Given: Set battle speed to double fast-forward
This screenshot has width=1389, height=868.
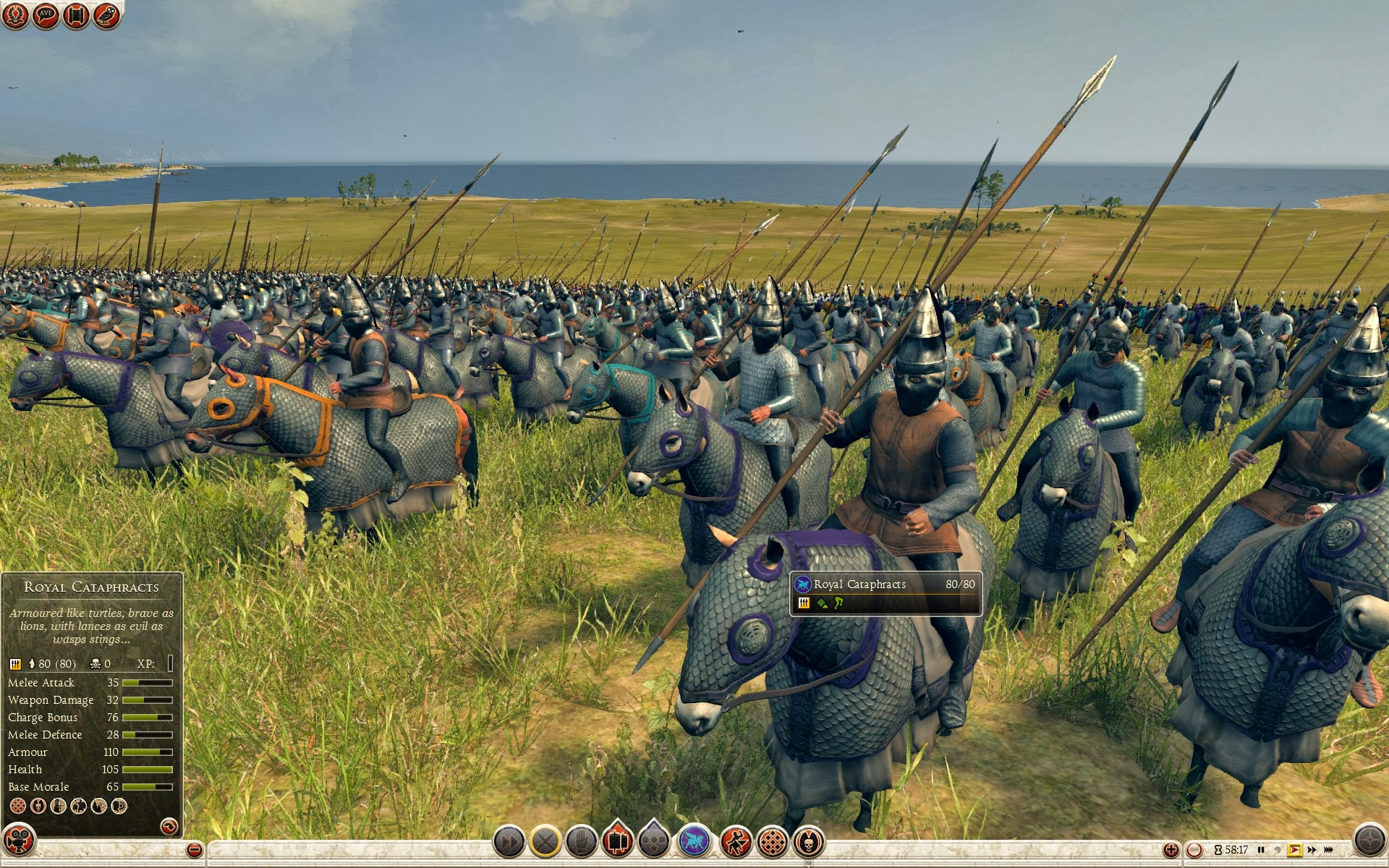Looking at the screenshot, I should click(1312, 850).
